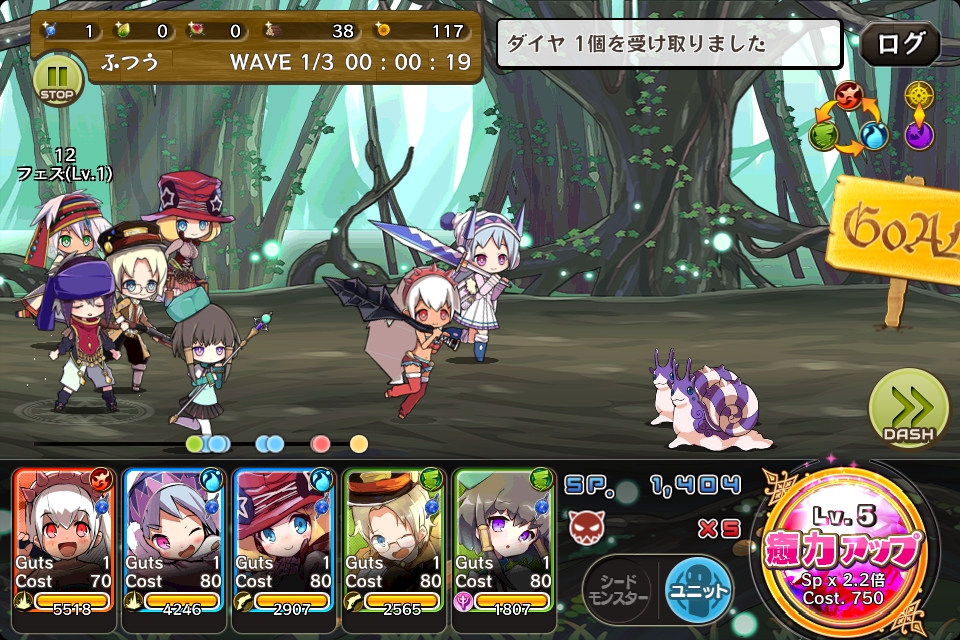
Task: Upgrade magic power with the 魔力アップ orb
Action: click(848, 550)
